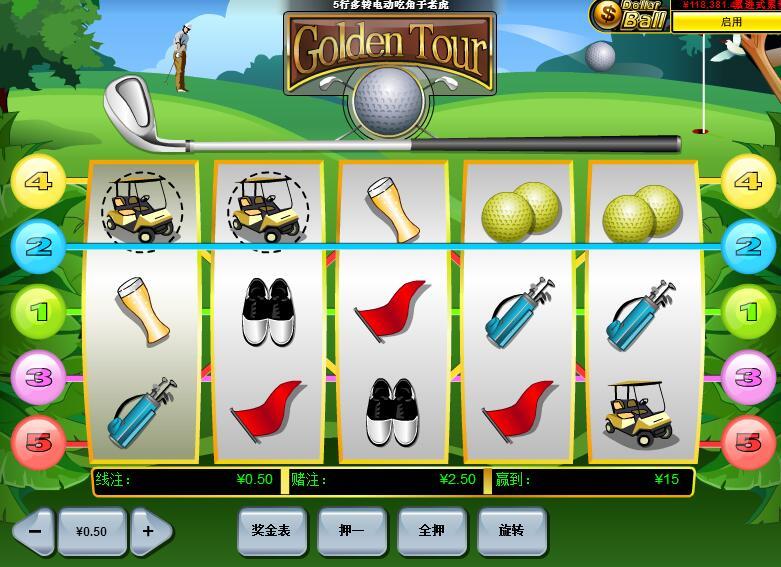
Task: Choose red payline 5 marker on left
Action: [38, 441]
